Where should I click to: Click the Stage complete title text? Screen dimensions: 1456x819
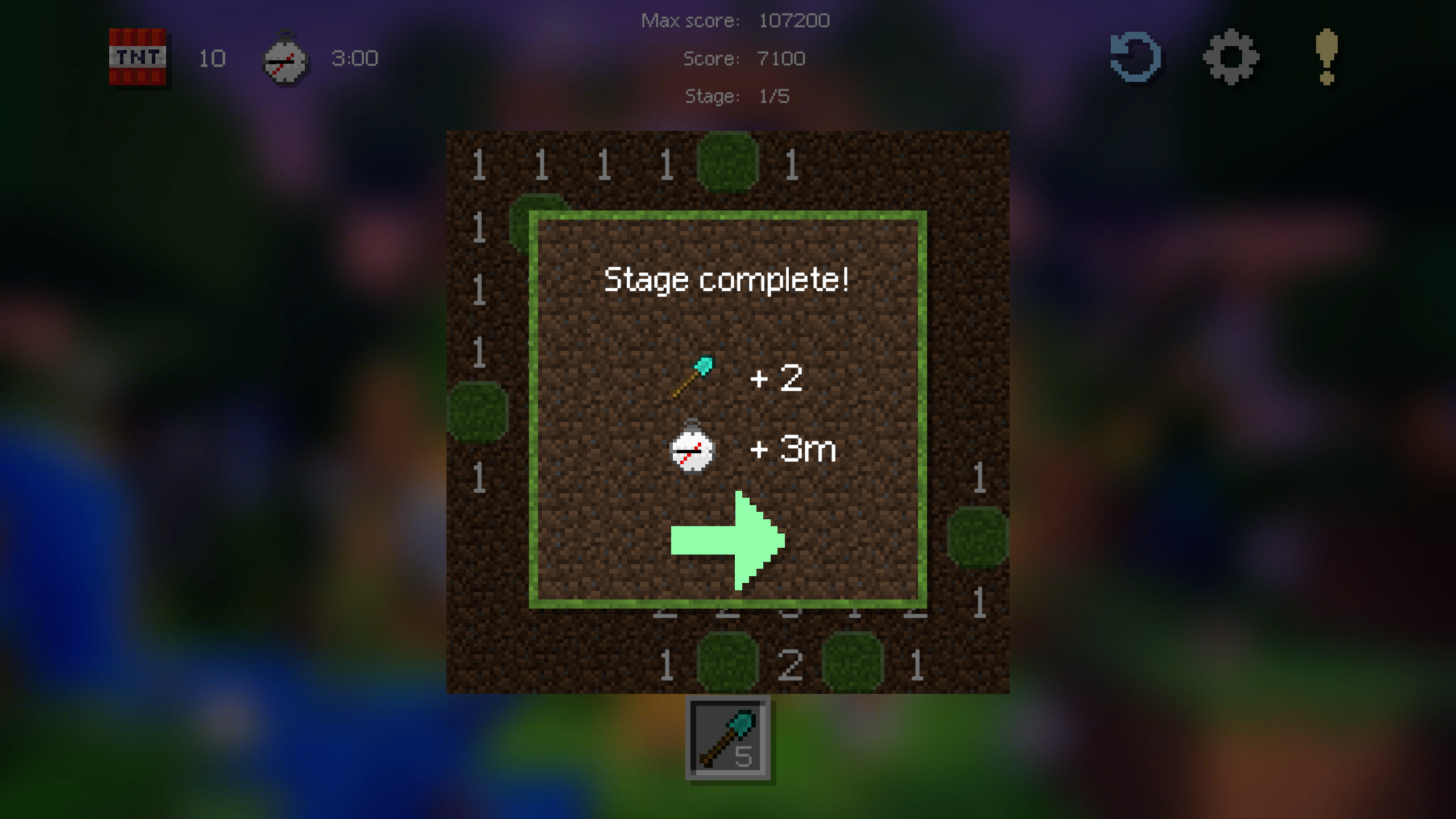click(727, 280)
